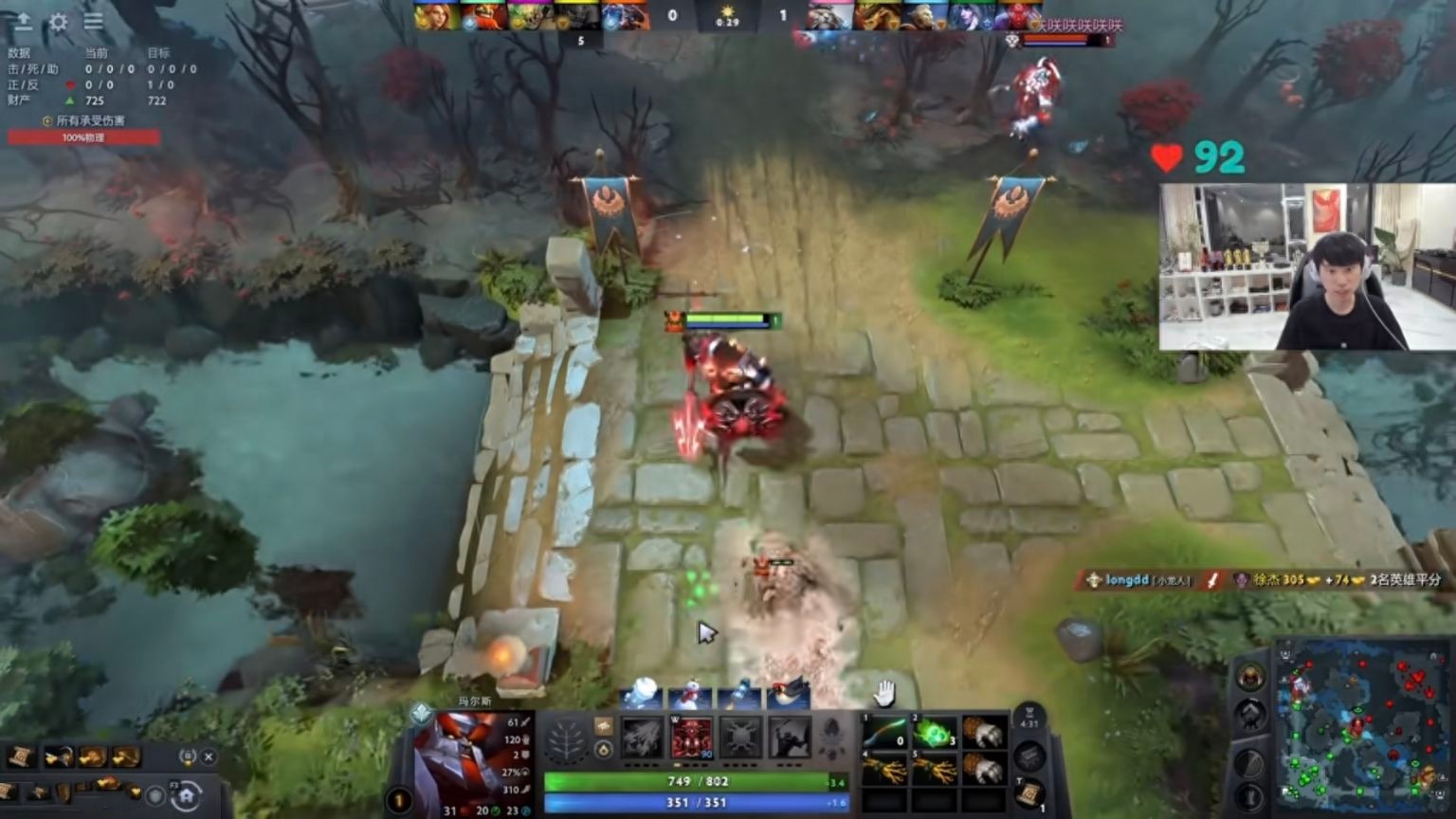Image resolution: width=1456 pixels, height=819 pixels.
Task: Toggle the coin icon on the shop panel
Action: pyautogui.click(x=189, y=756)
